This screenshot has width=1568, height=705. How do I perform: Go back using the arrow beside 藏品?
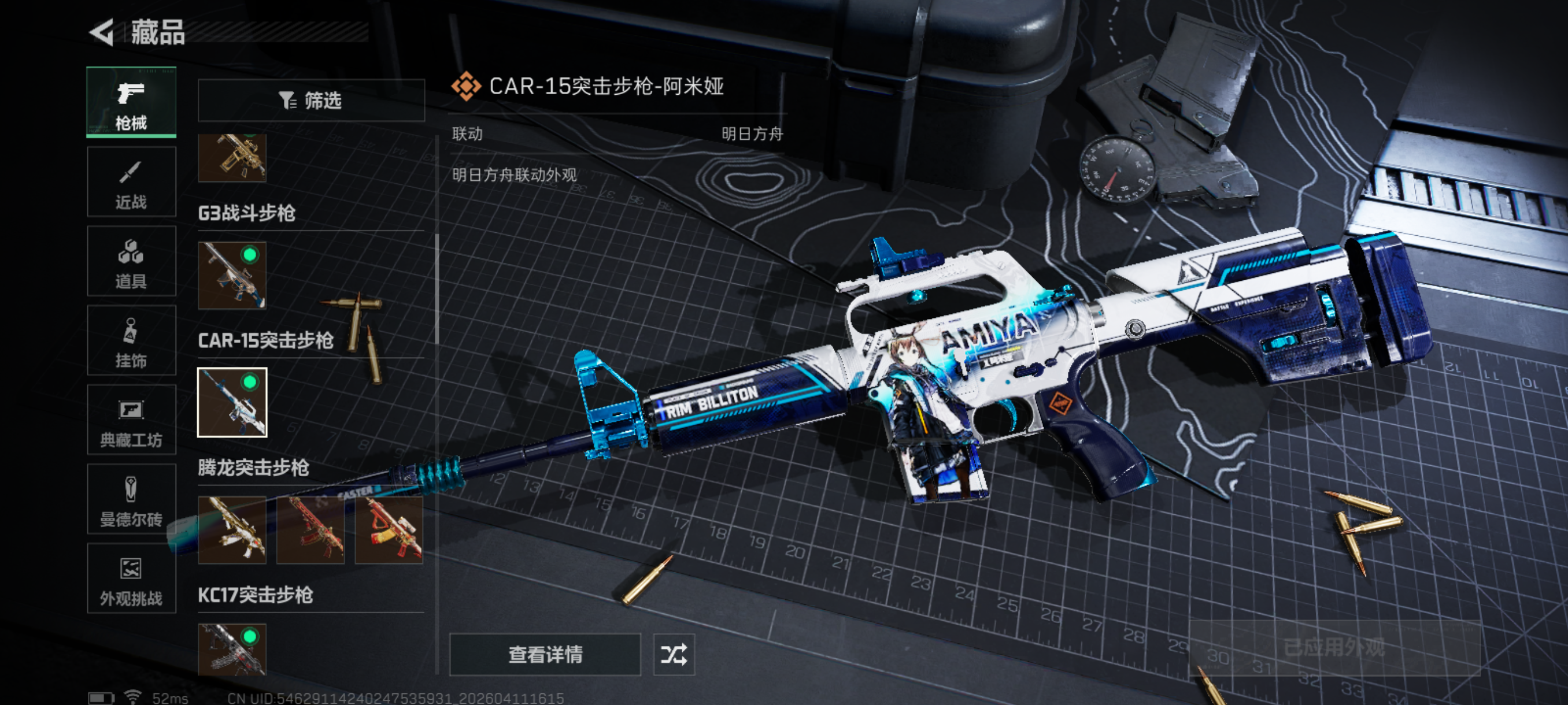click(x=102, y=32)
